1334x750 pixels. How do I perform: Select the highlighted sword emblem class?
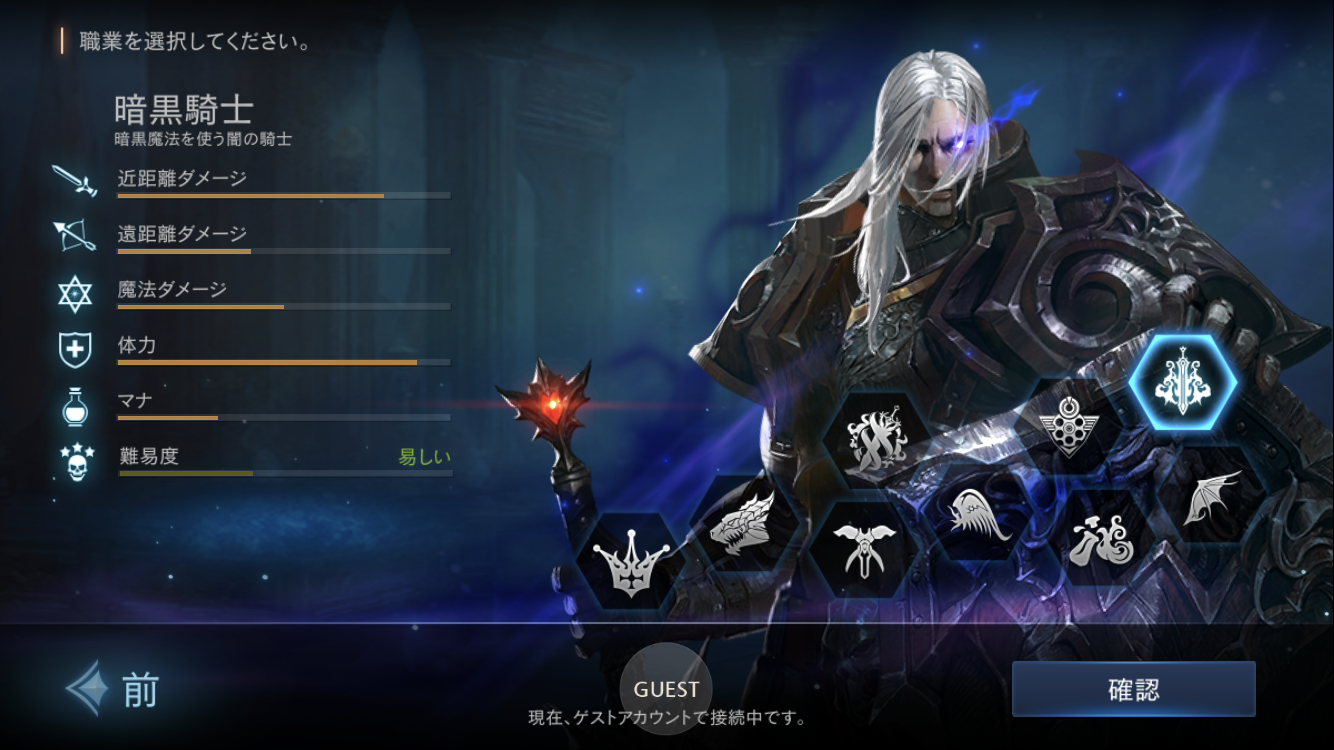pos(1182,383)
